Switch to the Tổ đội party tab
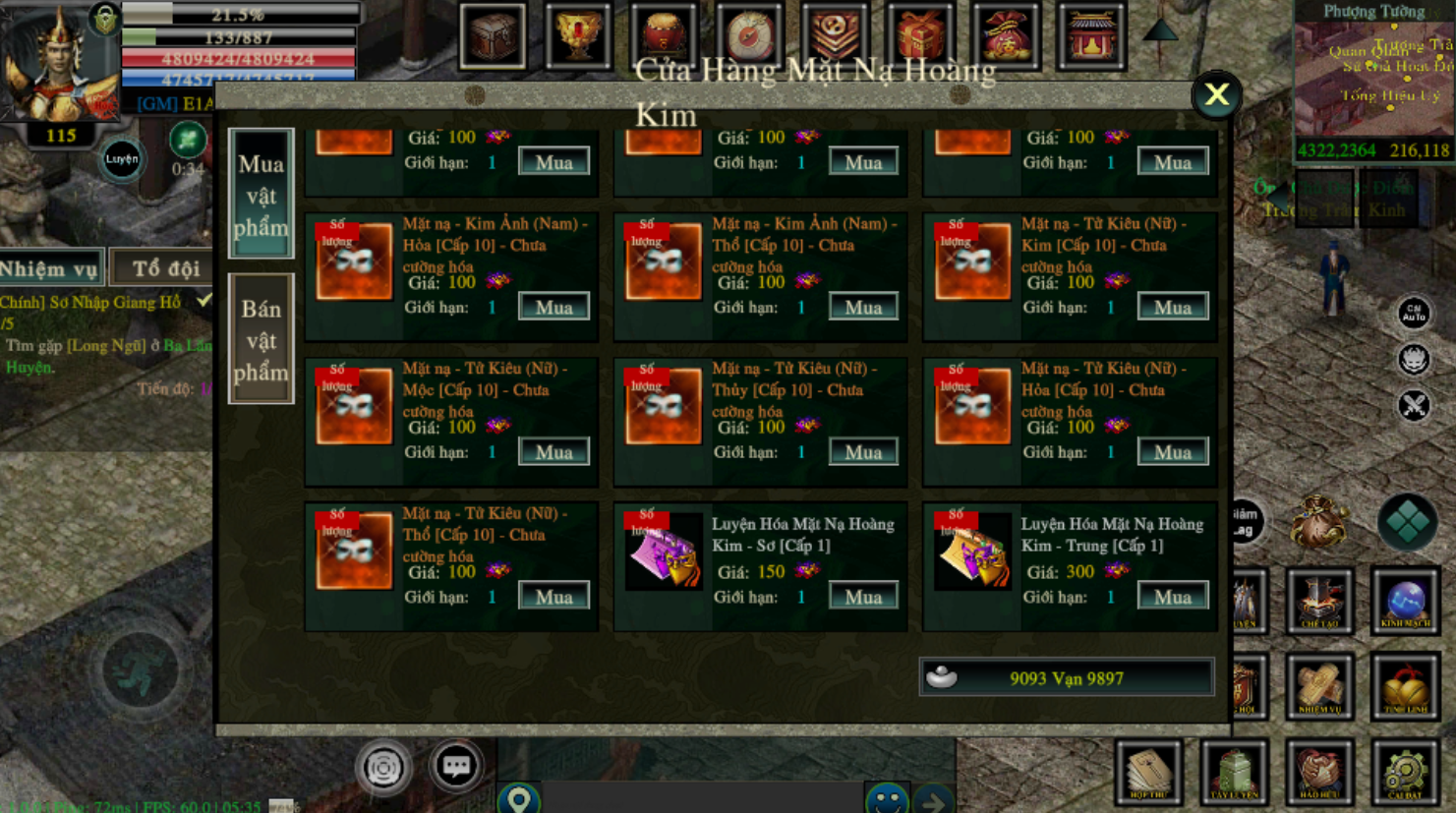 (x=165, y=268)
